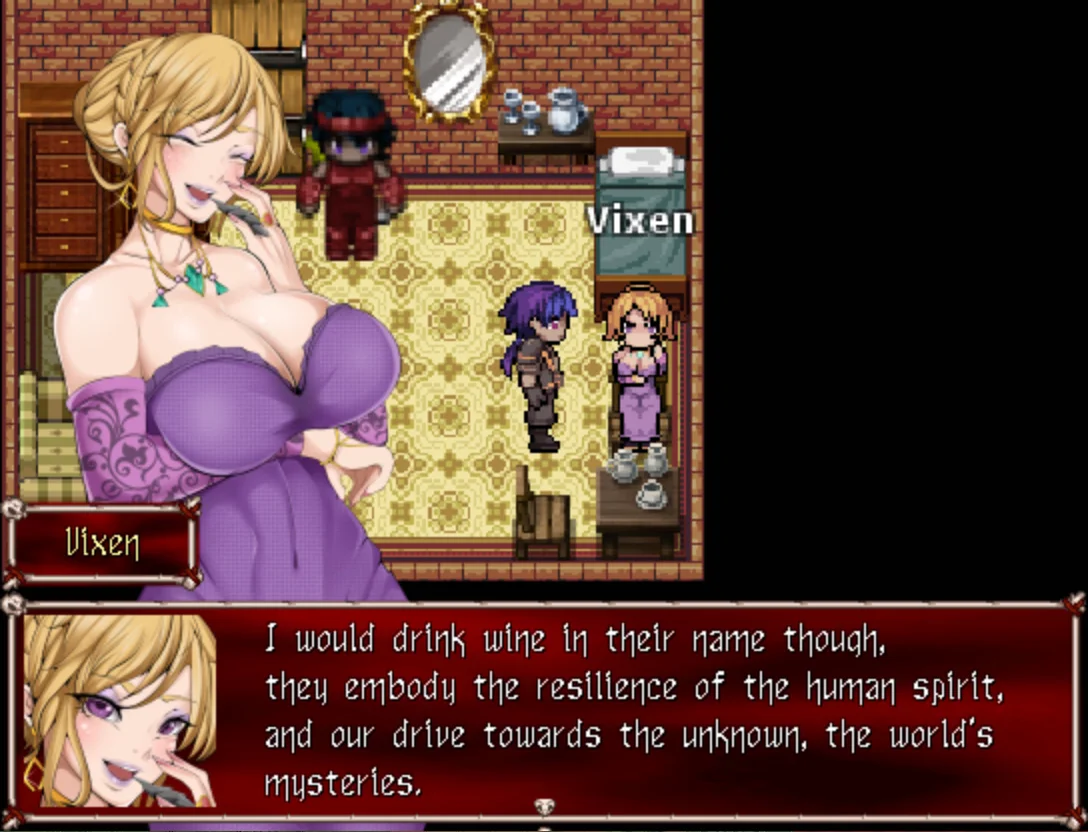Click the skull continue indicator under the dialogue

point(544,808)
